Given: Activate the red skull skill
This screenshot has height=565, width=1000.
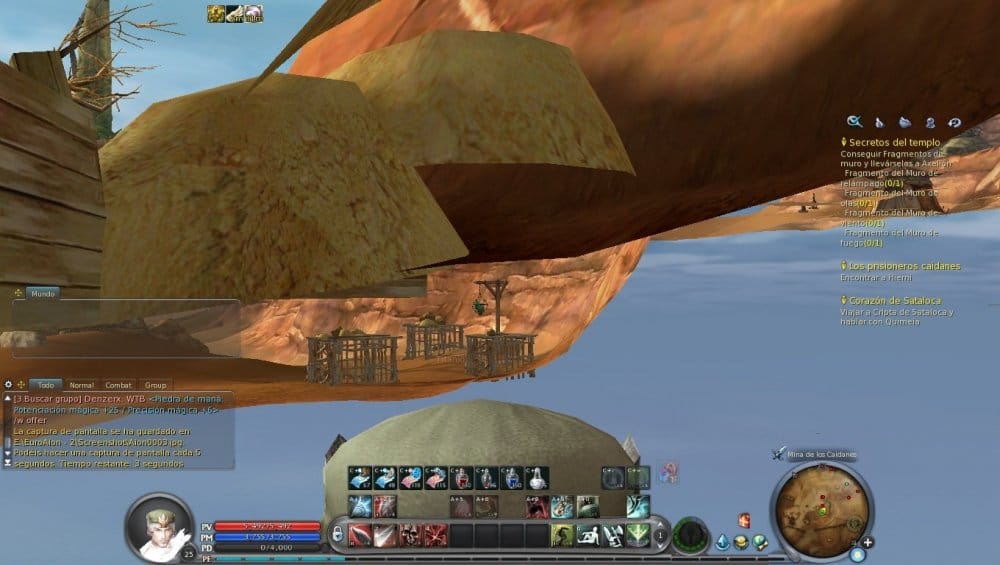Looking at the screenshot, I should pos(411,535).
